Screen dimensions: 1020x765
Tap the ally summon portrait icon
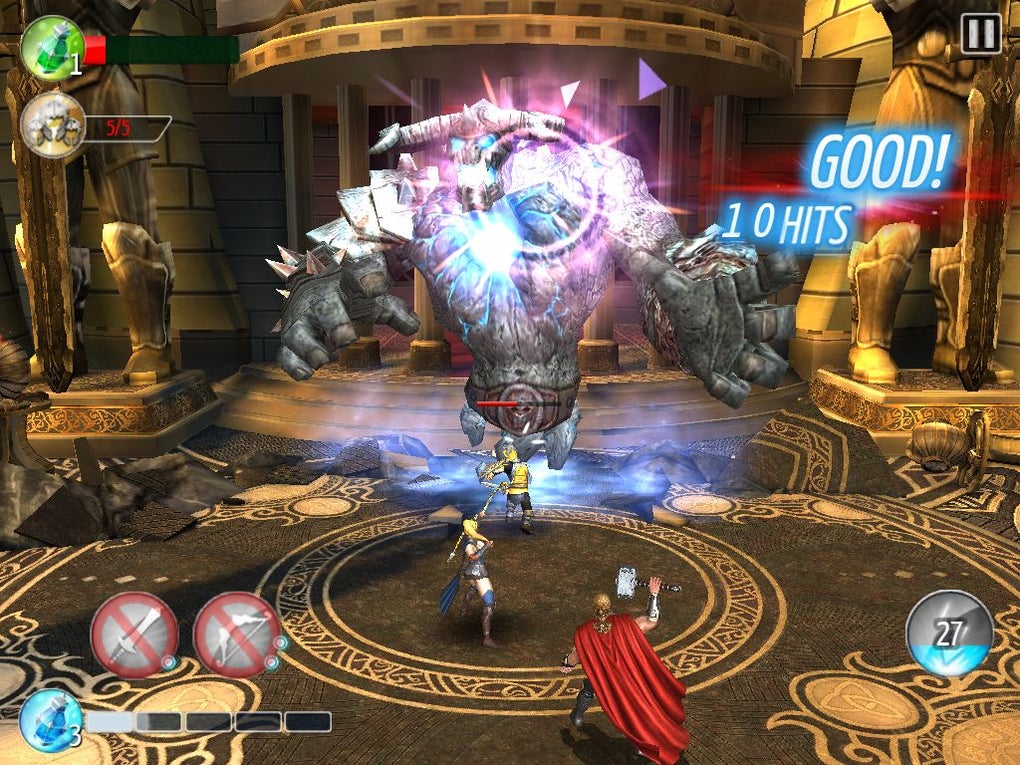(x=51, y=126)
